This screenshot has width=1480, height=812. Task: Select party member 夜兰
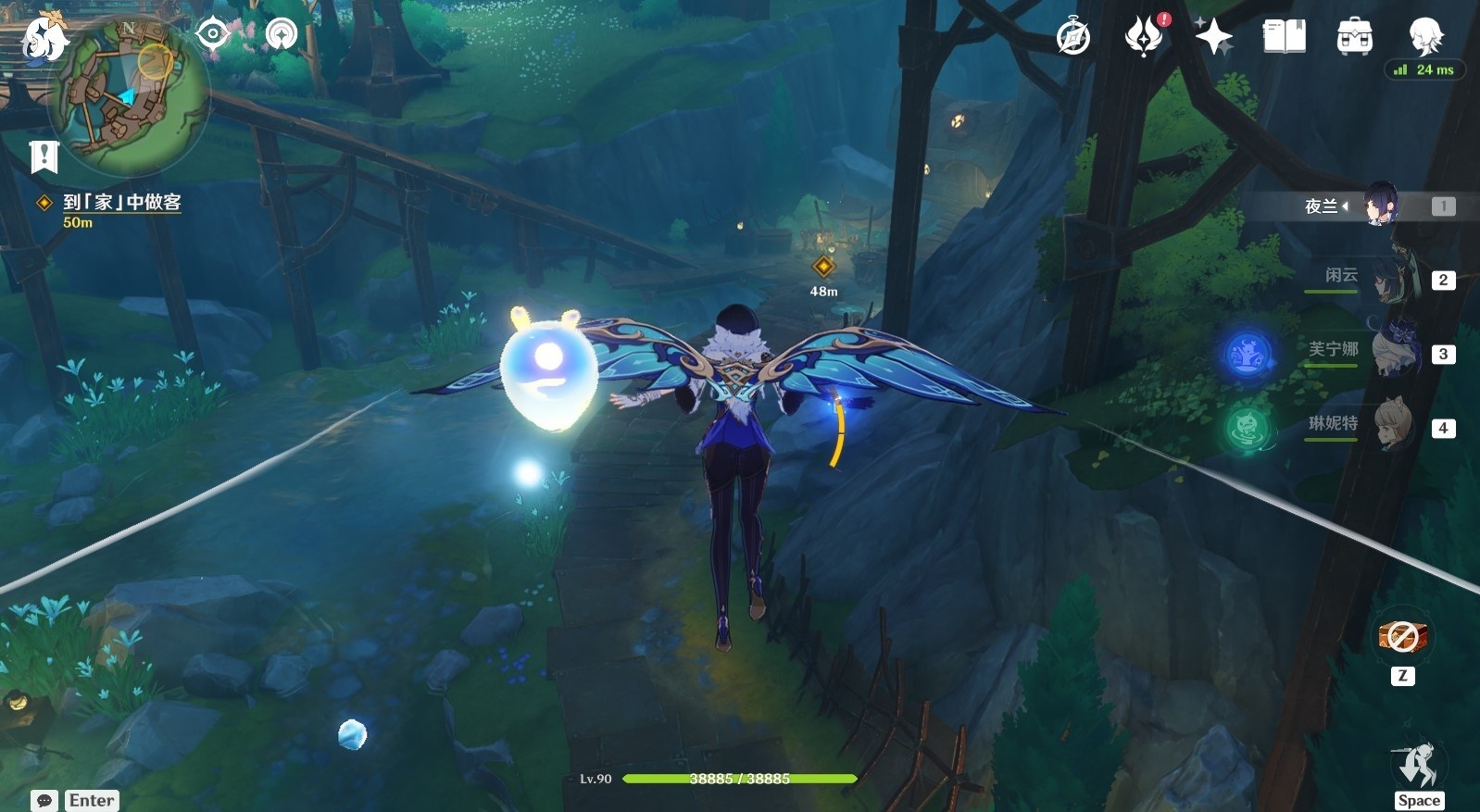point(1380,206)
